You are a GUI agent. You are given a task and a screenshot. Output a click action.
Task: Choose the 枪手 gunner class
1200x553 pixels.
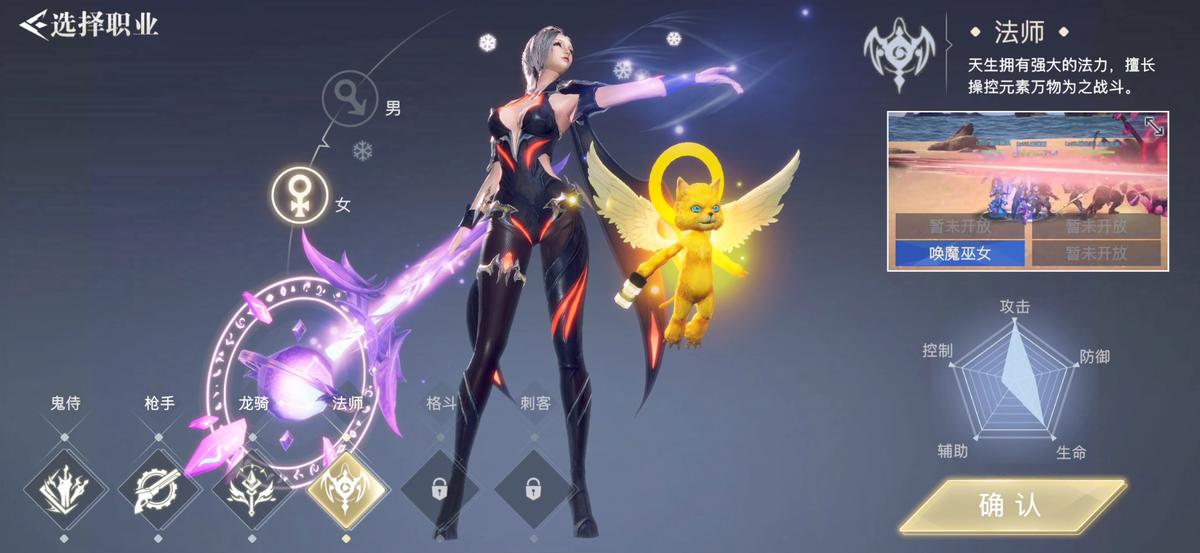(158, 489)
